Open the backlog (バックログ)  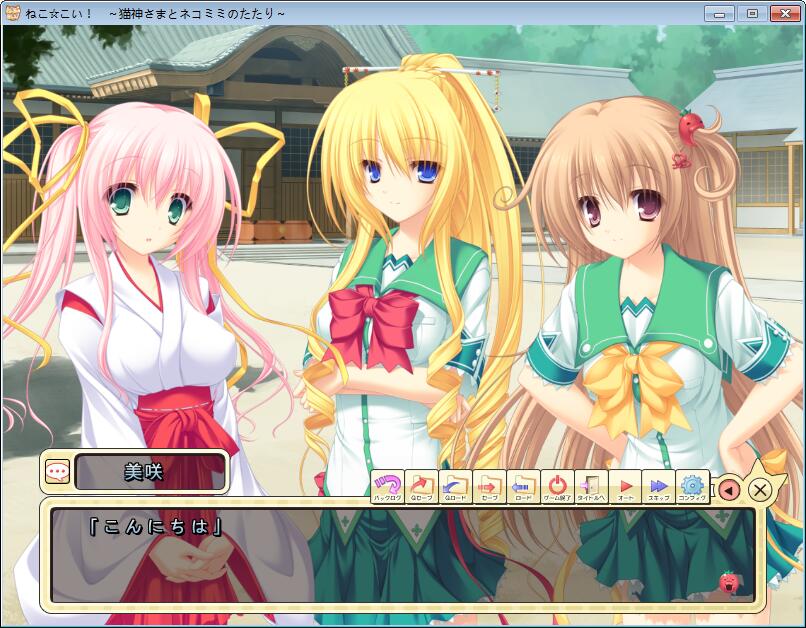click(x=387, y=487)
